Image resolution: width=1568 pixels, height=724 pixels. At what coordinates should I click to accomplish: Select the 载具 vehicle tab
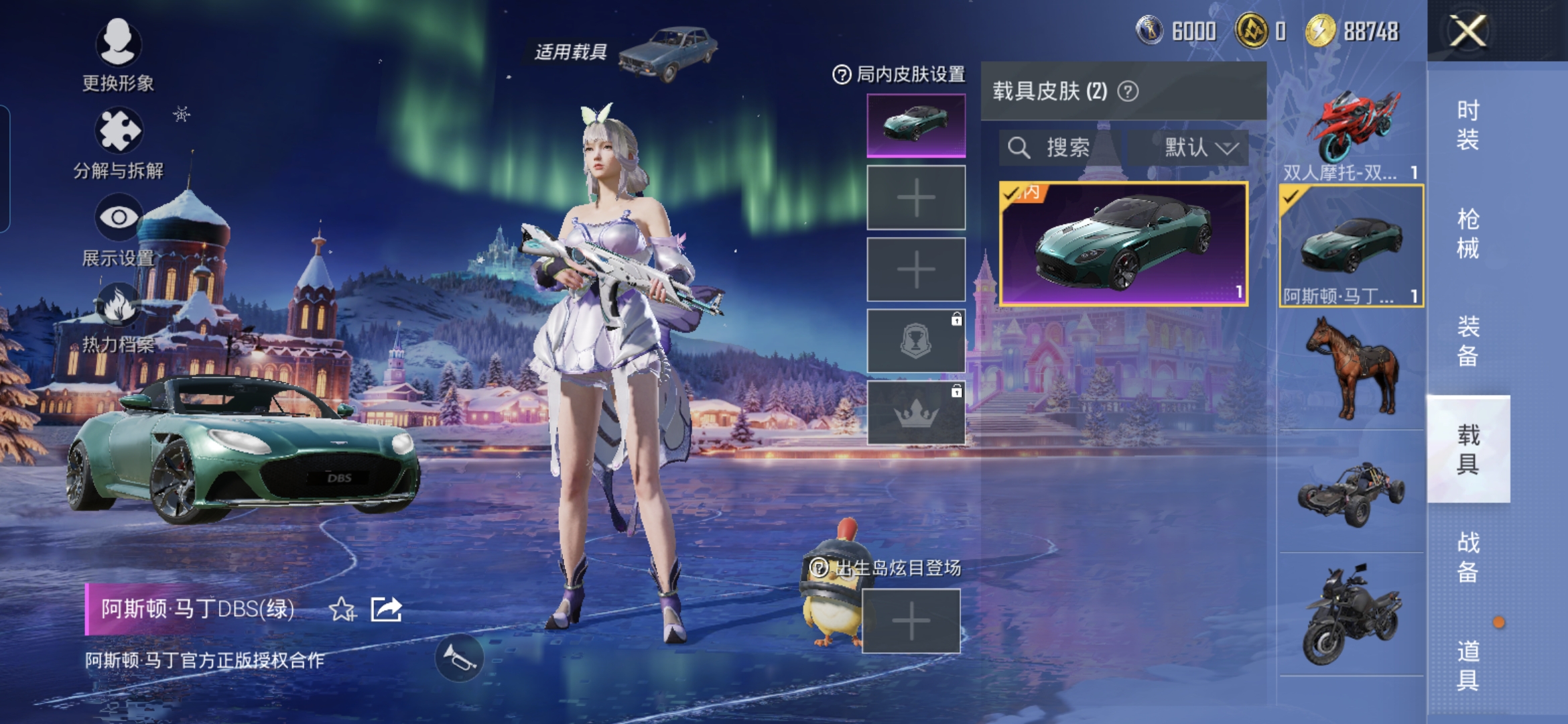pyautogui.click(x=1467, y=449)
